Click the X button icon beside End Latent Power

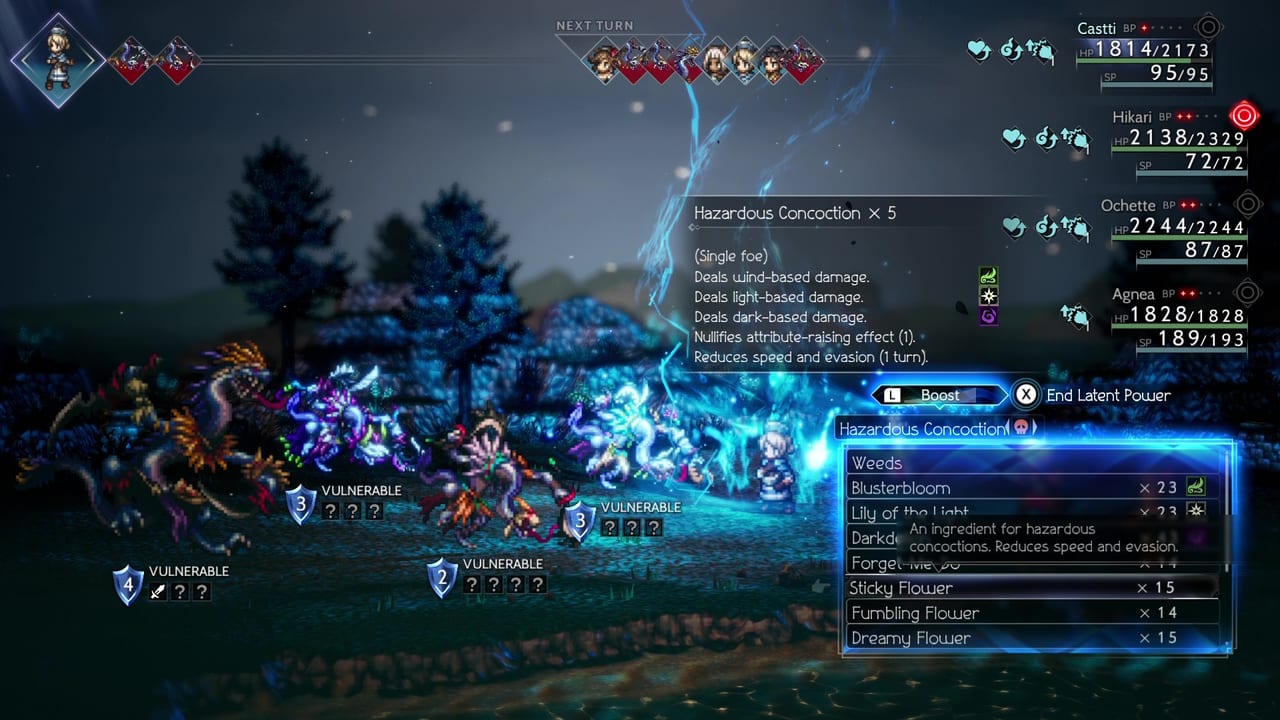[1025, 394]
